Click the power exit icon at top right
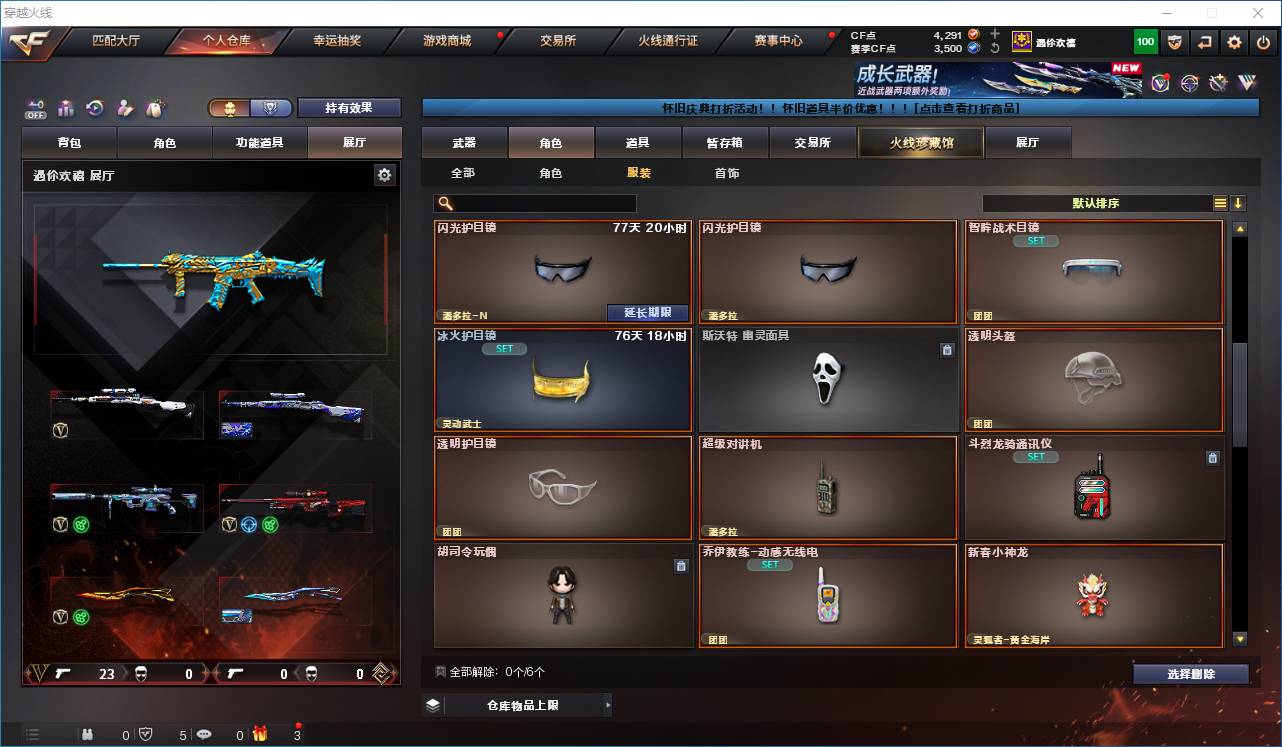This screenshot has height=747, width=1282. click(x=1263, y=42)
